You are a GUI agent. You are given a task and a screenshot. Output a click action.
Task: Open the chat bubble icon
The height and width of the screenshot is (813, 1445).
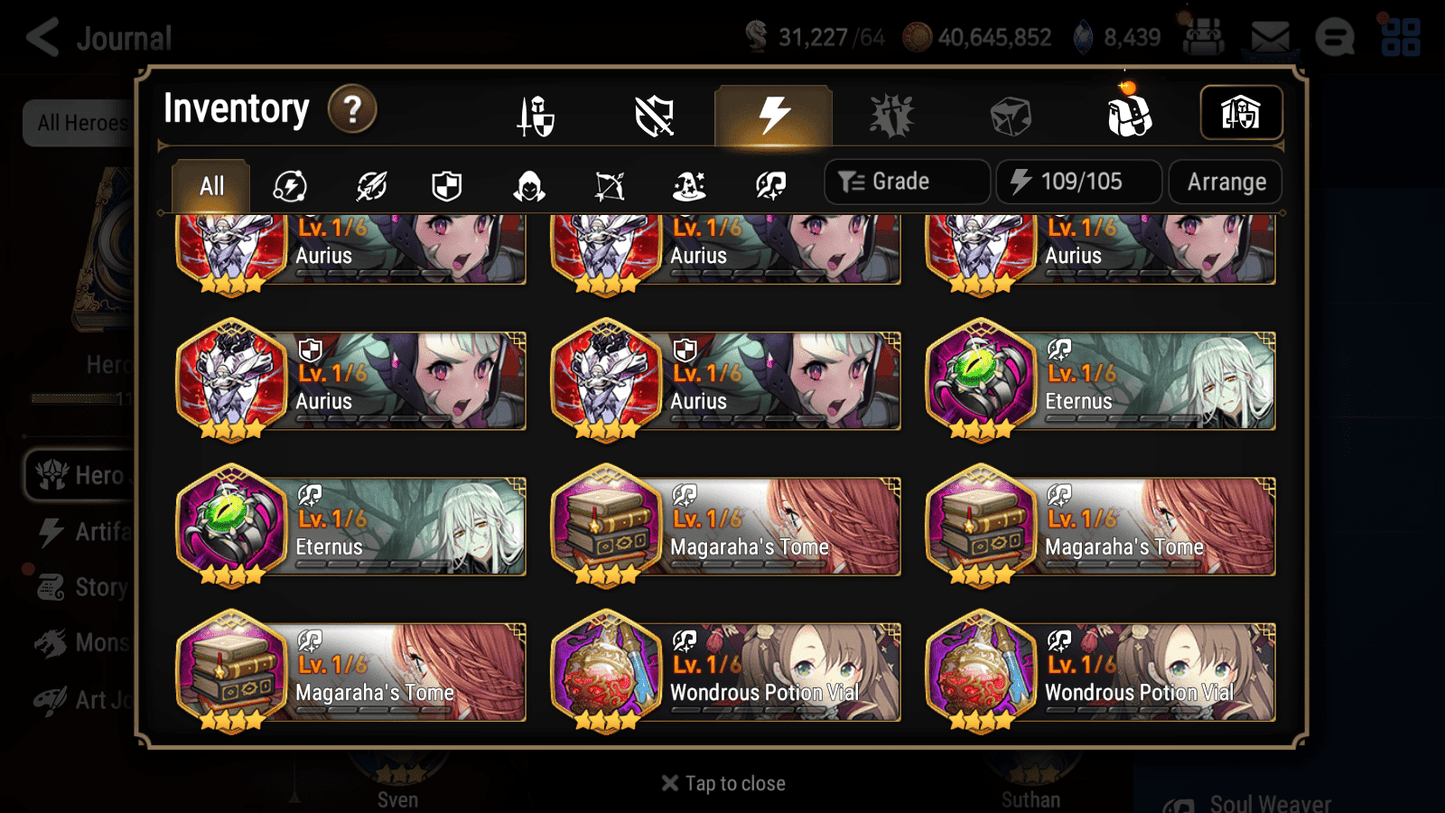(1335, 35)
